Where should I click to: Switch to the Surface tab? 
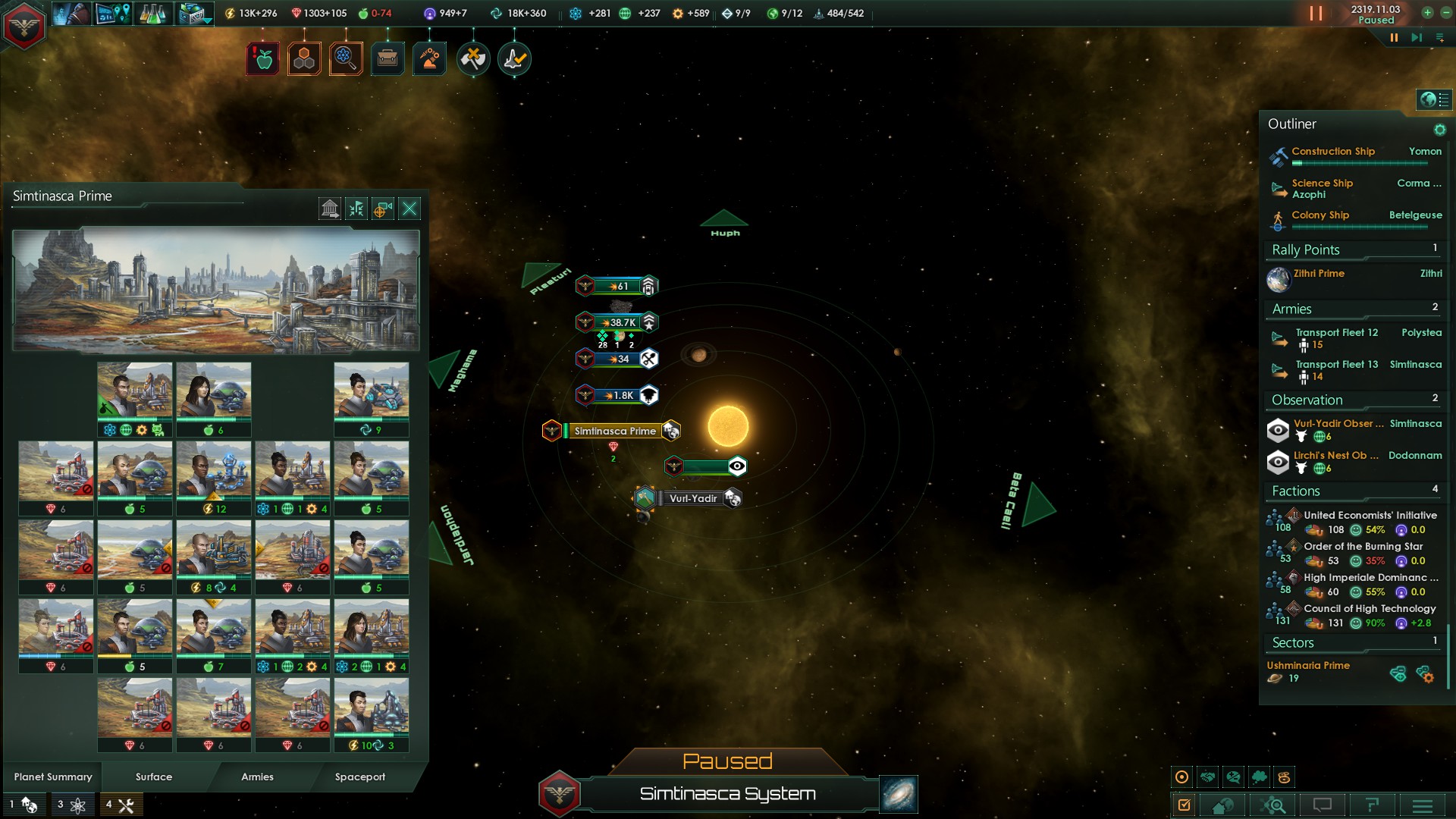154,777
